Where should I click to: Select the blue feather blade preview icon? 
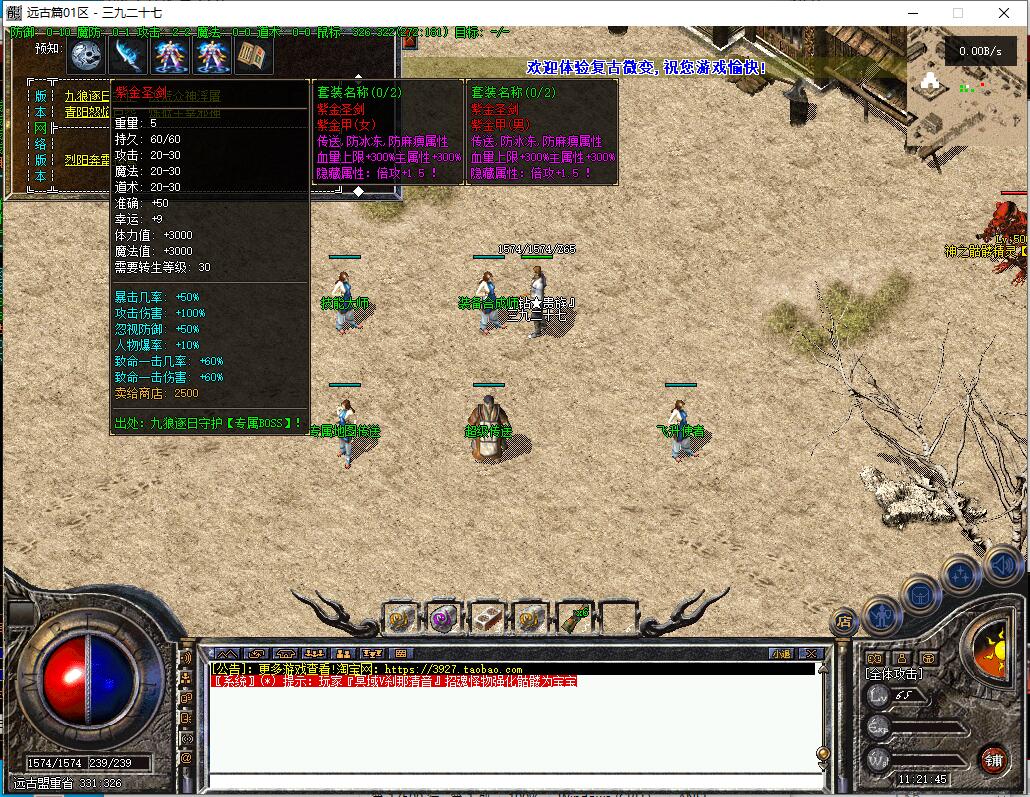point(129,55)
